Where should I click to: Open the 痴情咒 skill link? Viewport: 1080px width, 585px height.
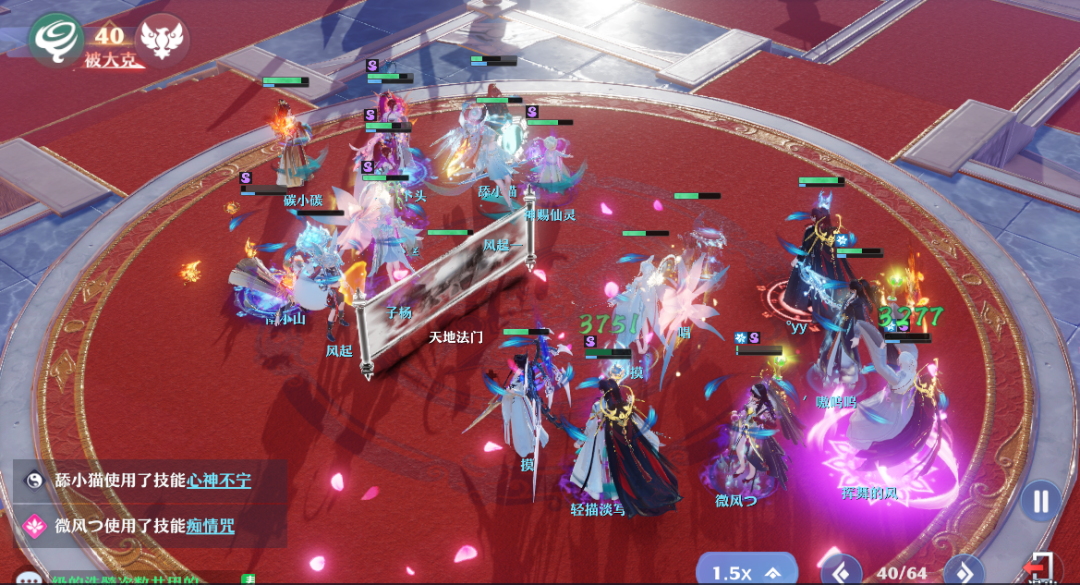(x=210, y=525)
